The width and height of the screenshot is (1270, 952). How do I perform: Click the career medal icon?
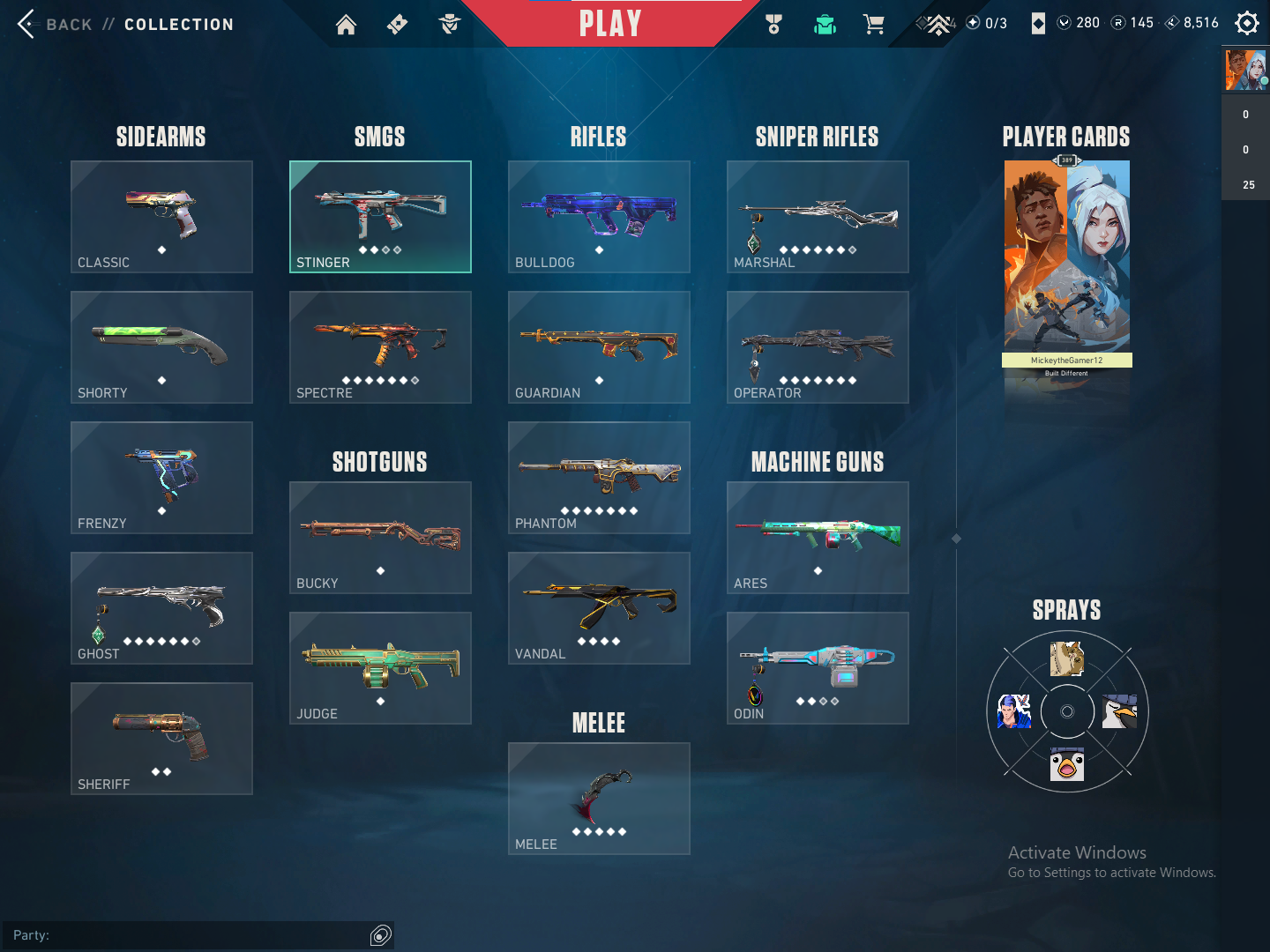click(773, 24)
